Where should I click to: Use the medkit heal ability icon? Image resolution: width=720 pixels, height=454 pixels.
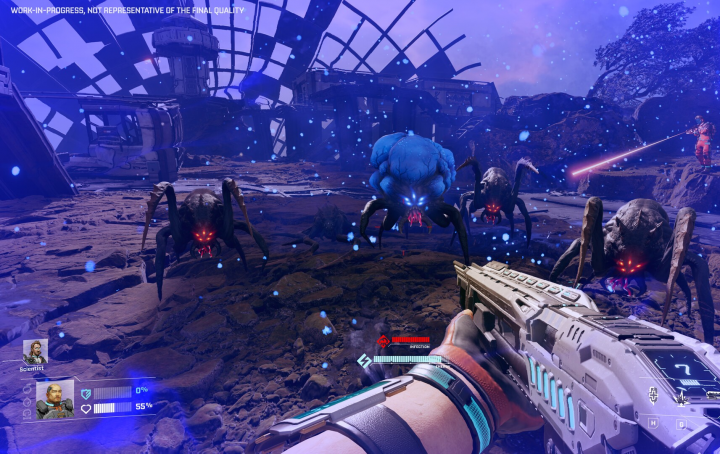click(653, 393)
